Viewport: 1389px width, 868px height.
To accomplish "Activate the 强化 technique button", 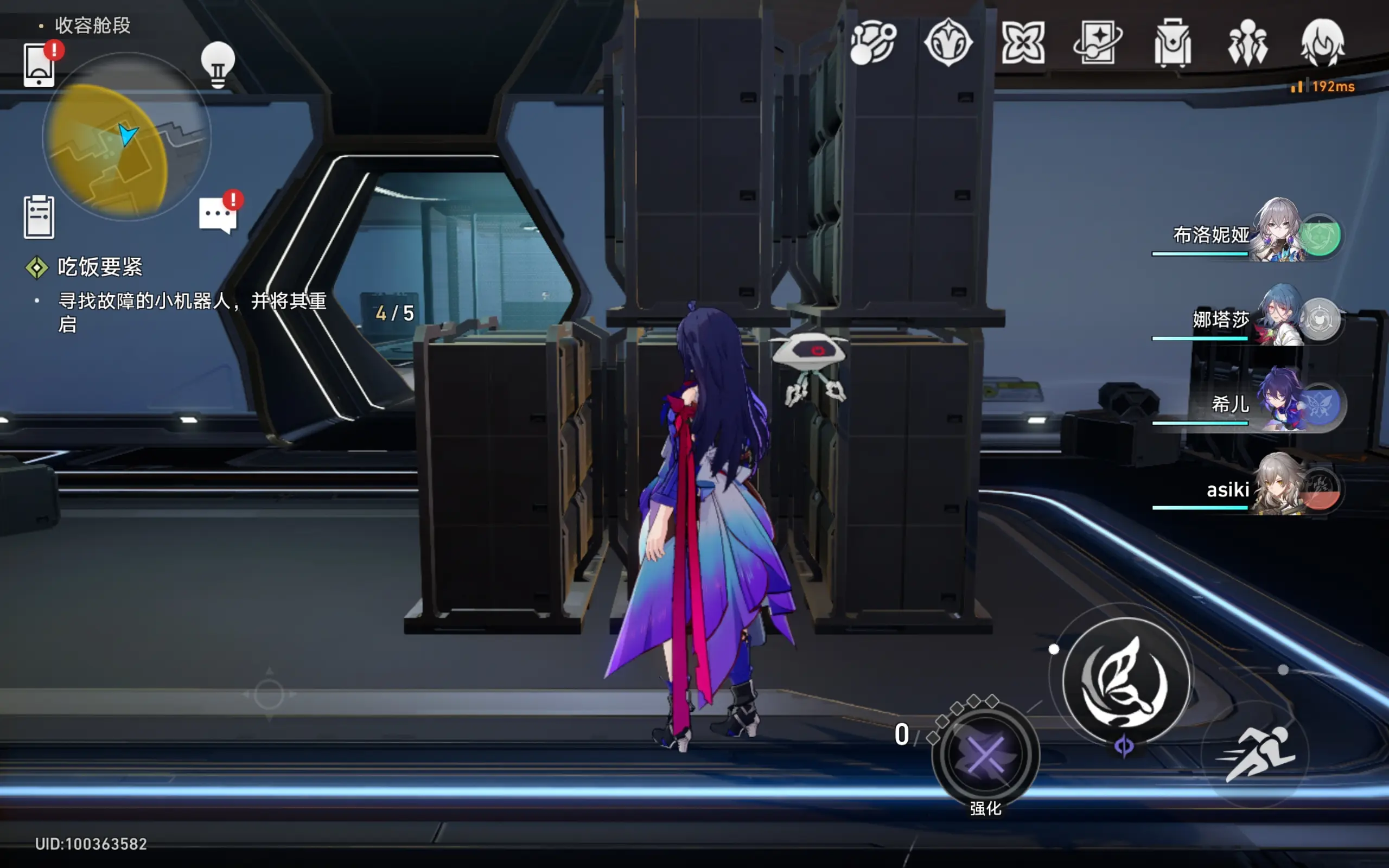I will pyautogui.click(x=985, y=755).
